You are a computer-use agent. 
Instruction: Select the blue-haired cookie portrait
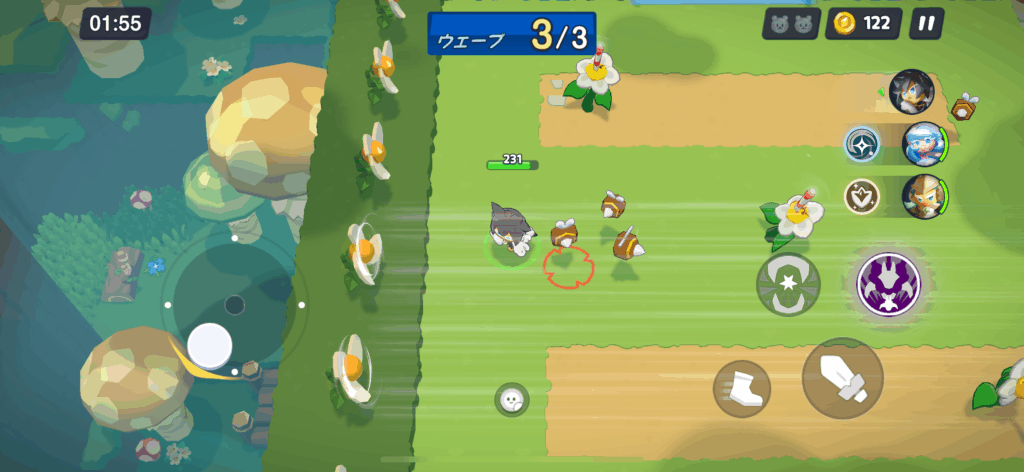924,144
